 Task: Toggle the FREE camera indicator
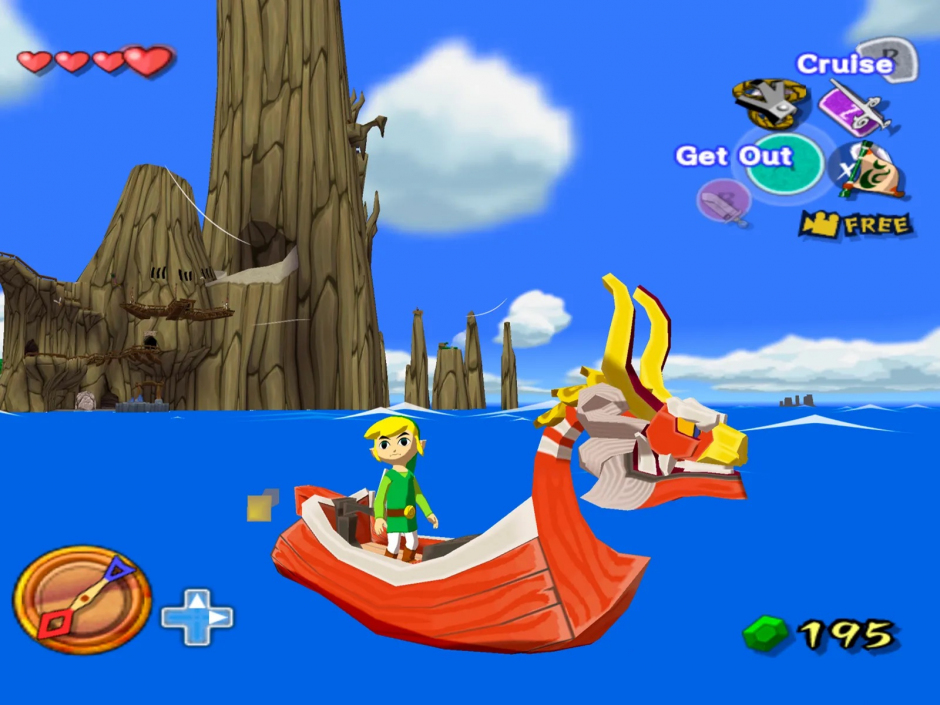(856, 224)
